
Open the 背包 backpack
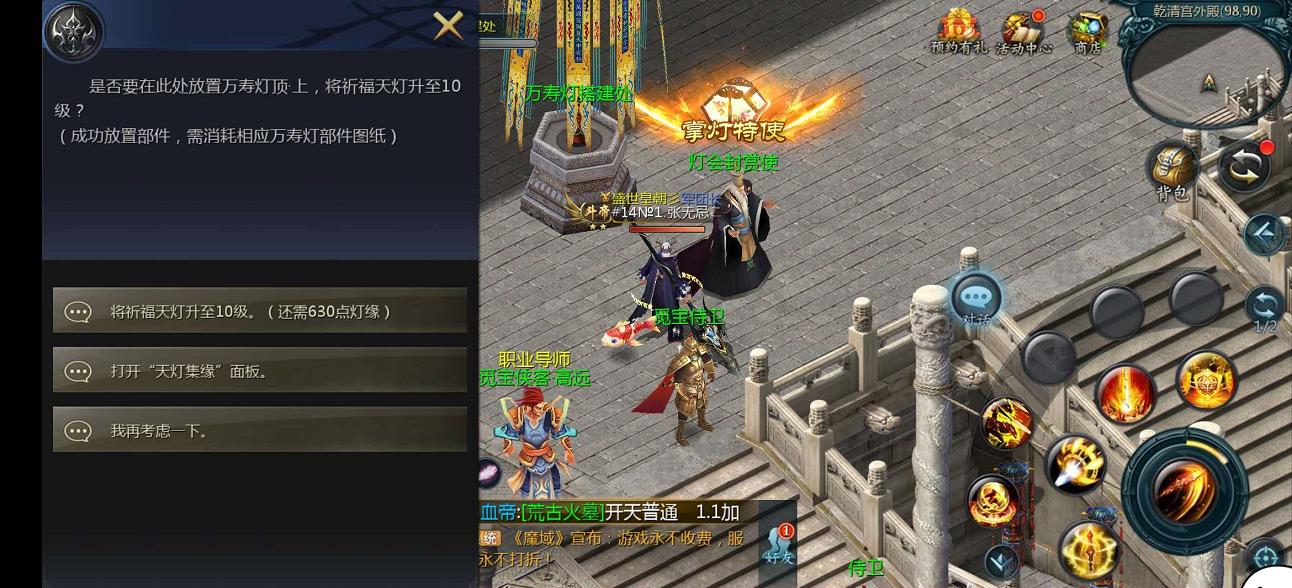pos(1172,170)
